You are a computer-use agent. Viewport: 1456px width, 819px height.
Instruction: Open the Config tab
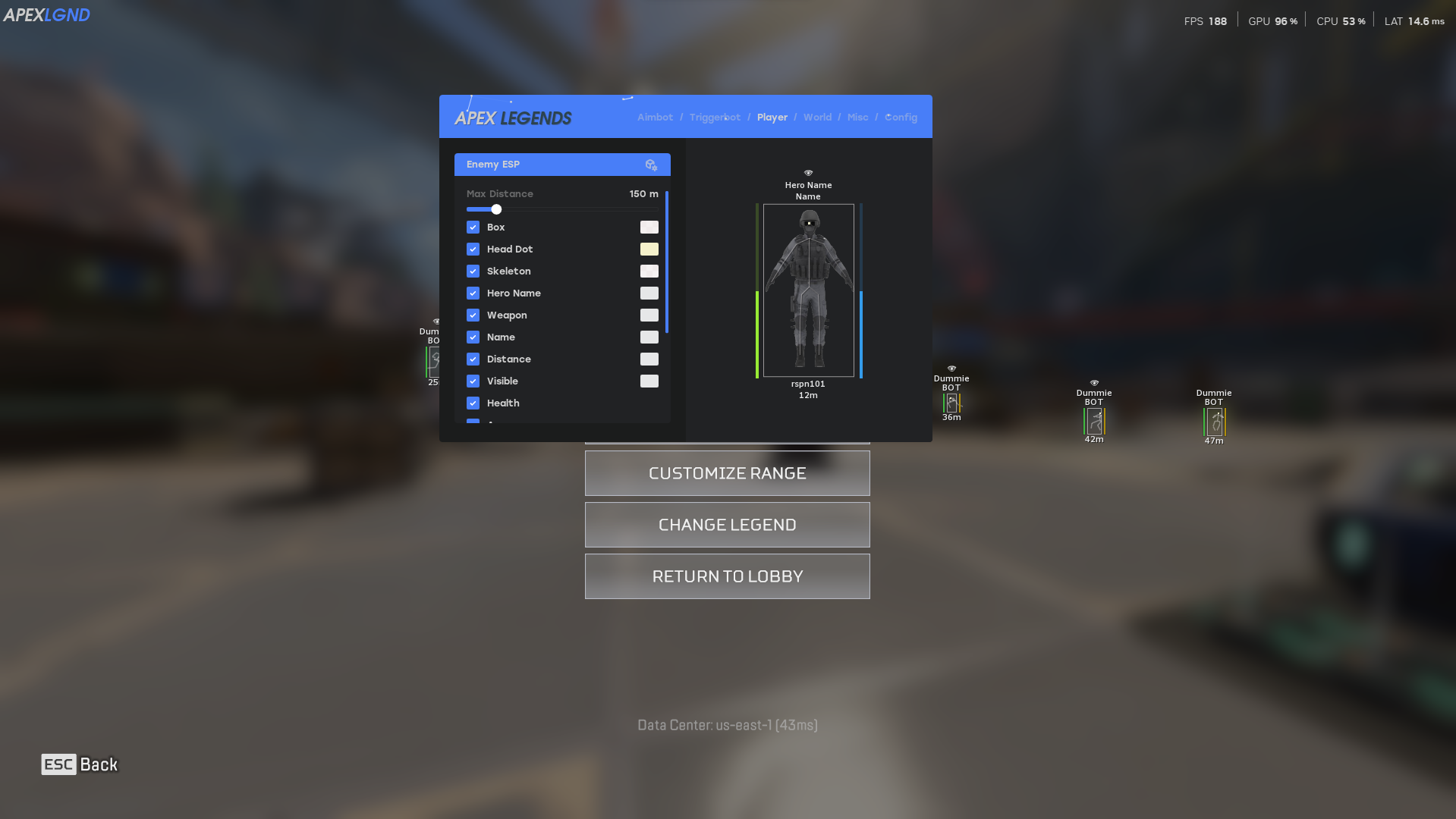click(901, 117)
